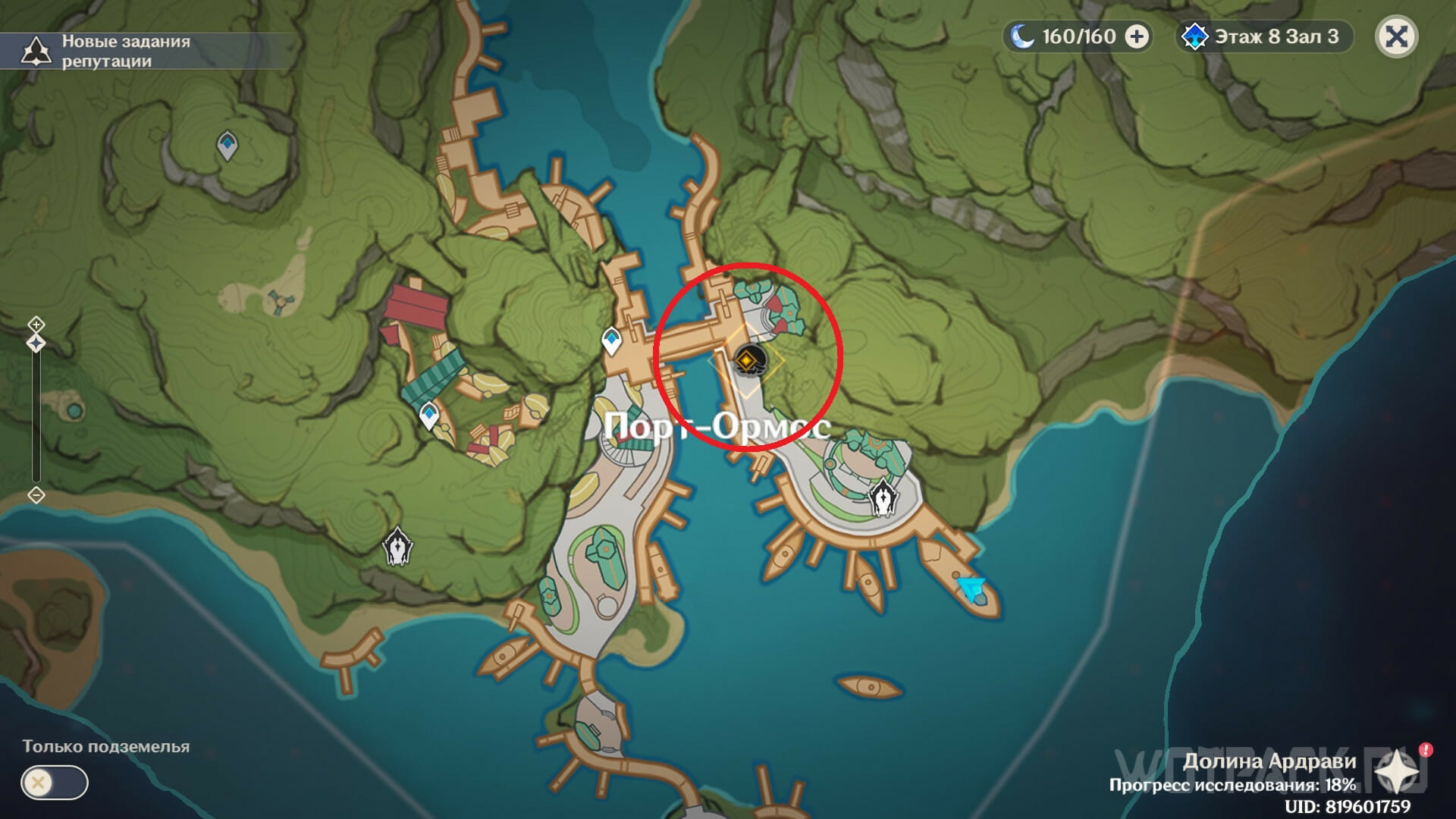1456x819 pixels.
Task: Click the cyan player position arrow
Action: [971, 587]
